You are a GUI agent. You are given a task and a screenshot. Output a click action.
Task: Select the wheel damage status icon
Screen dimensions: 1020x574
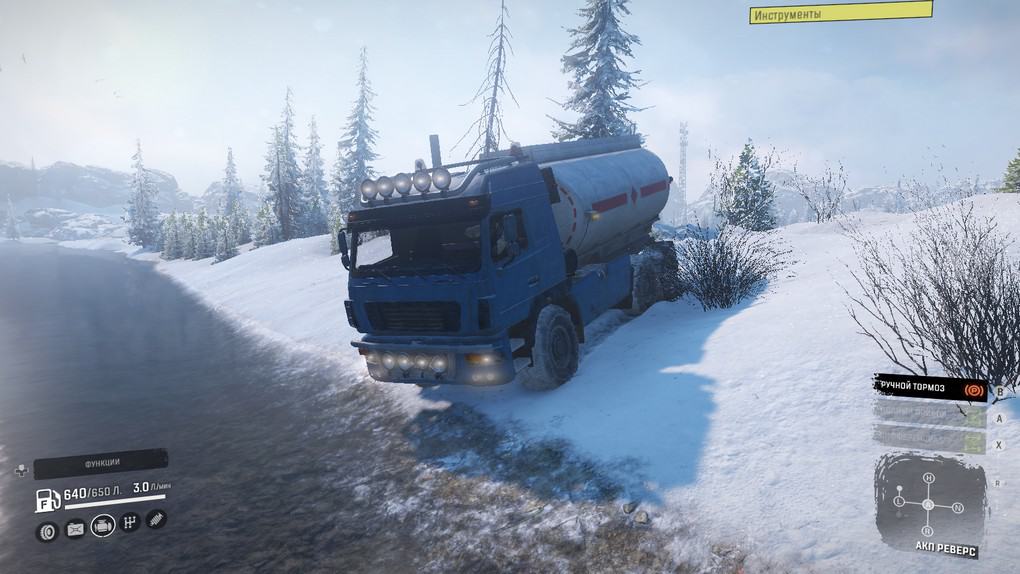click(x=47, y=531)
